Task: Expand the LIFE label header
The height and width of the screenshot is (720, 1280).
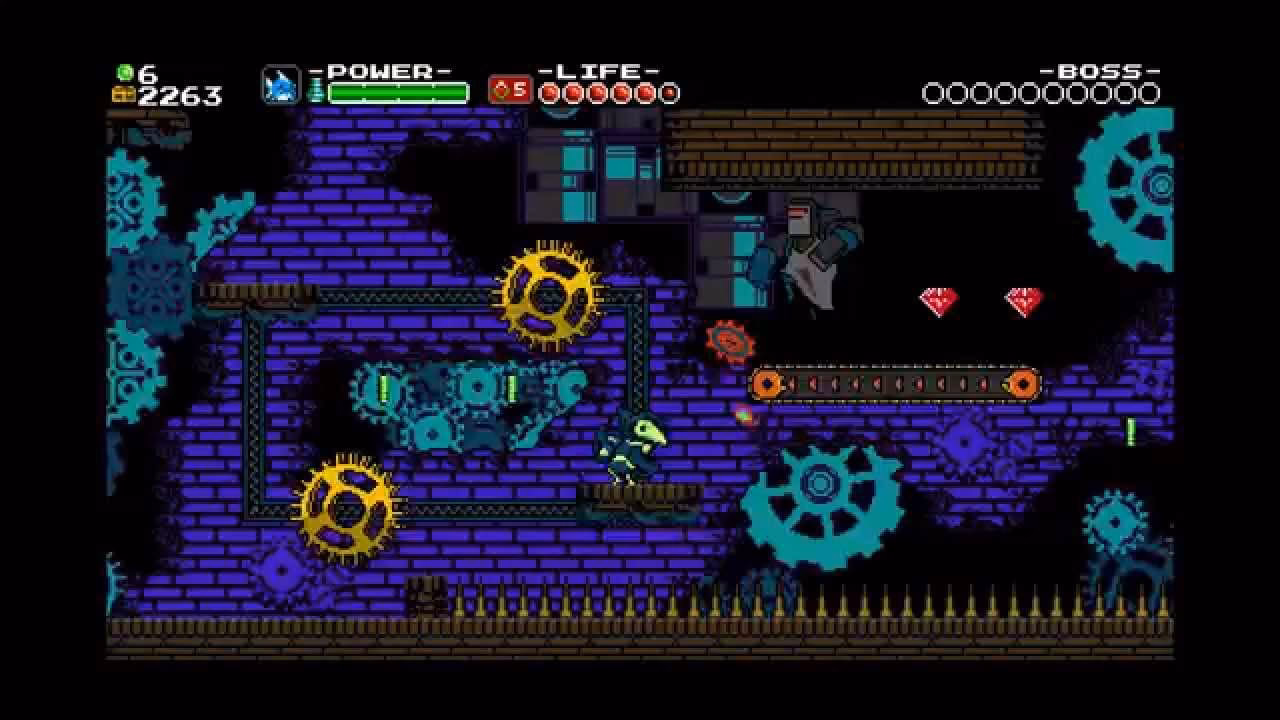Action: (602, 70)
